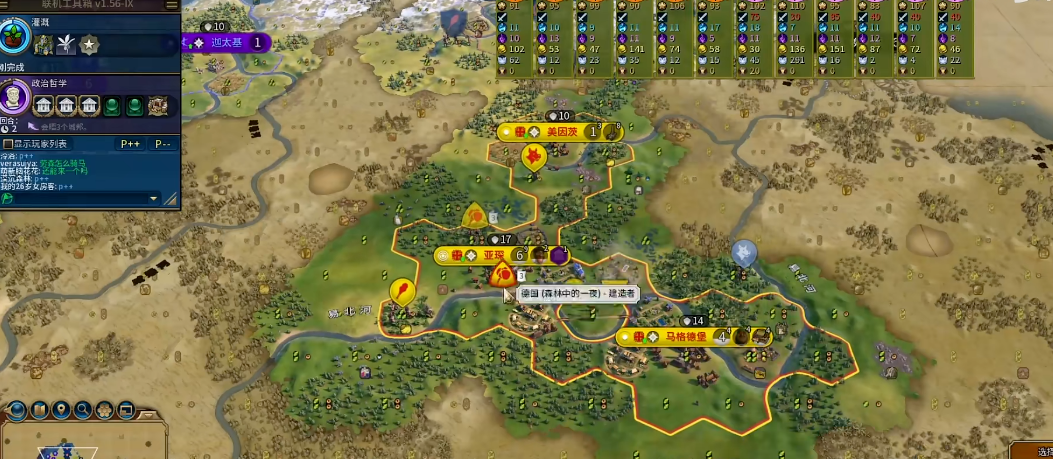Image resolution: width=1053 pixels, height=459 pixels.
Task: Open the chat target dropdown arrow
Action: pos(154,198)
